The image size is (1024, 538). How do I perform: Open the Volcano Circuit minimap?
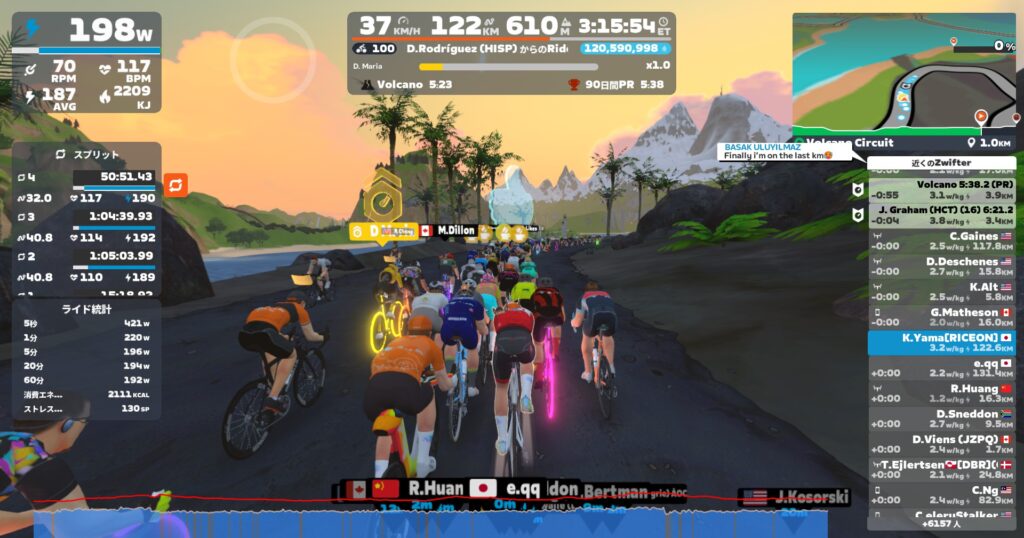pos(903,70)
